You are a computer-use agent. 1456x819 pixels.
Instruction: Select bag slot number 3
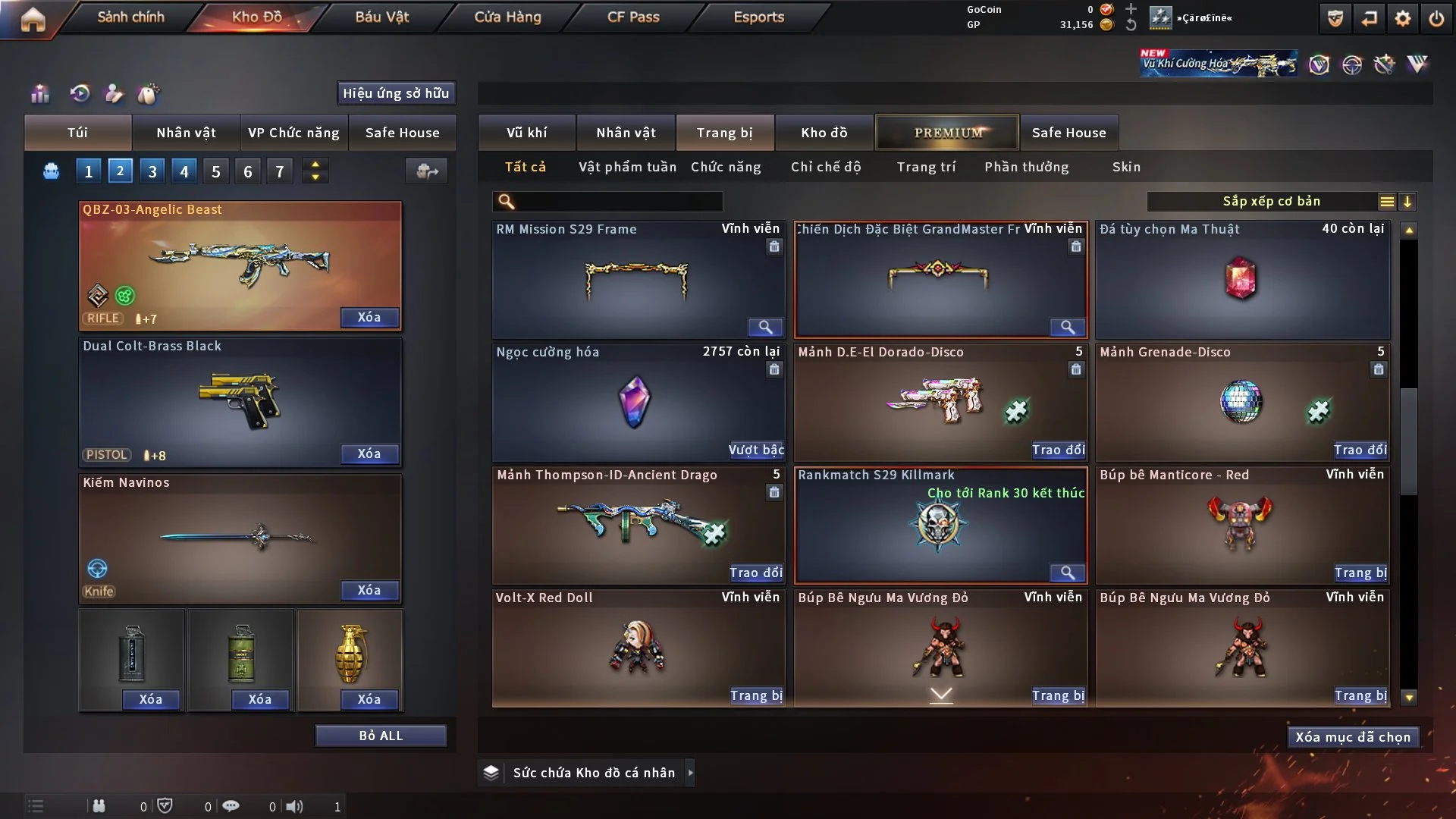click(152, 171)
